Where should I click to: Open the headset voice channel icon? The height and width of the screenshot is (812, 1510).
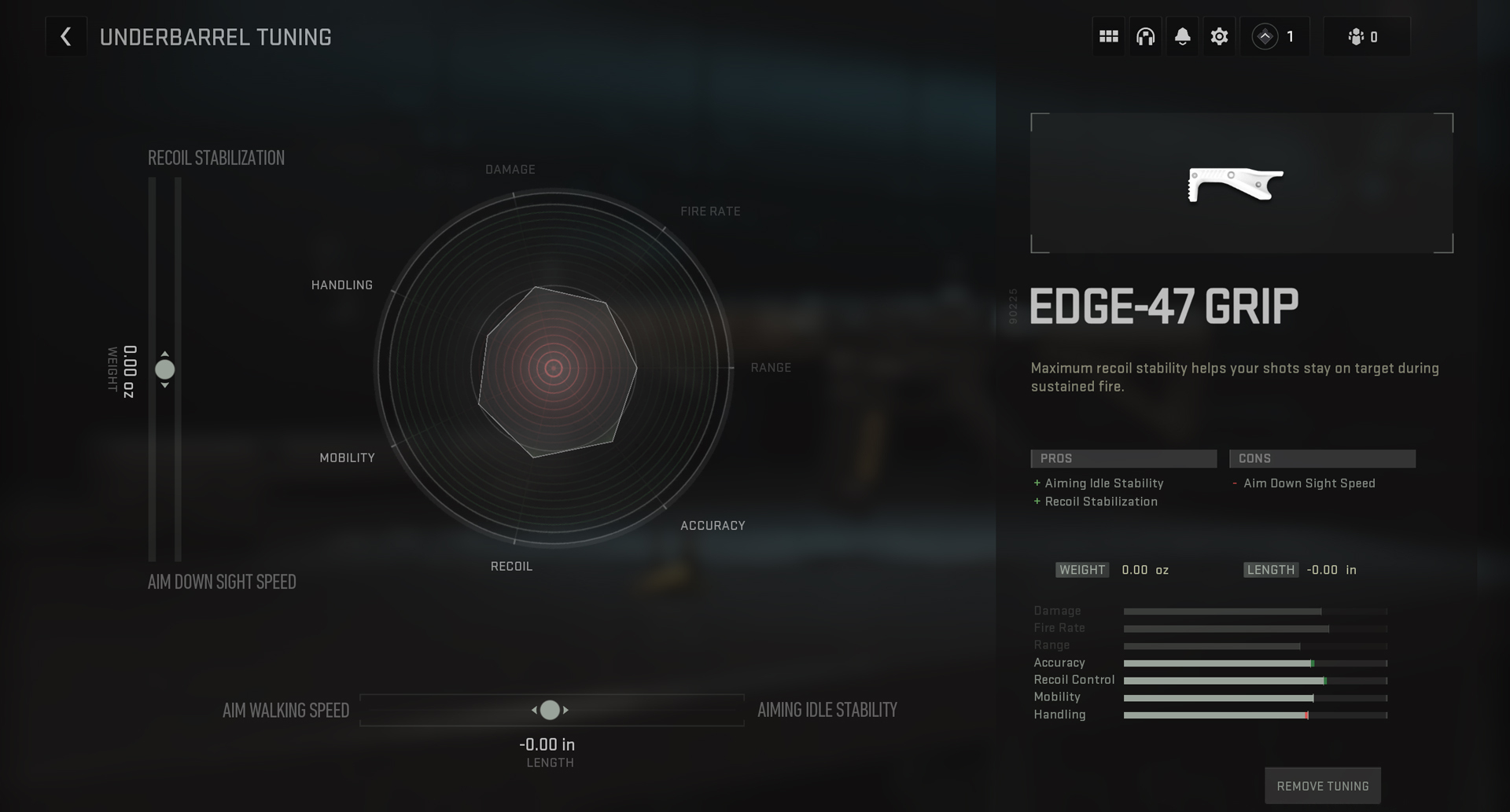(x=1146, y=37)
